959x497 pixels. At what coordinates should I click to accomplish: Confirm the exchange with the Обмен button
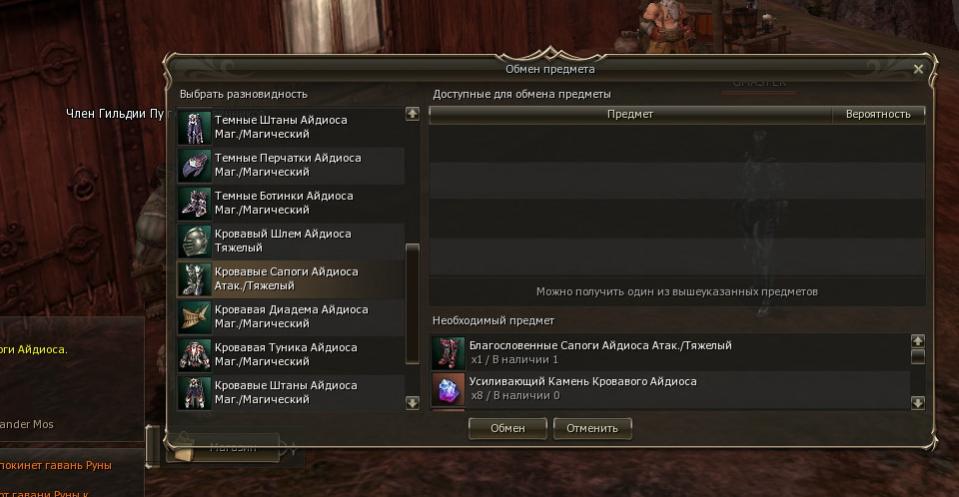click(507, 428)
